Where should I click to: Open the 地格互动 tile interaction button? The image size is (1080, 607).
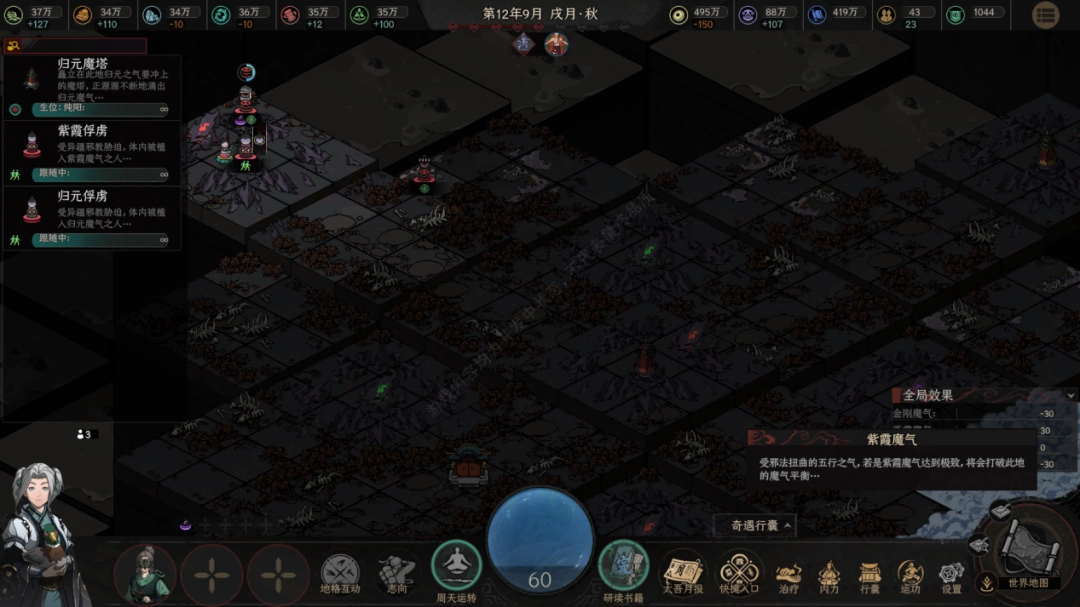(x=340, y=575)
